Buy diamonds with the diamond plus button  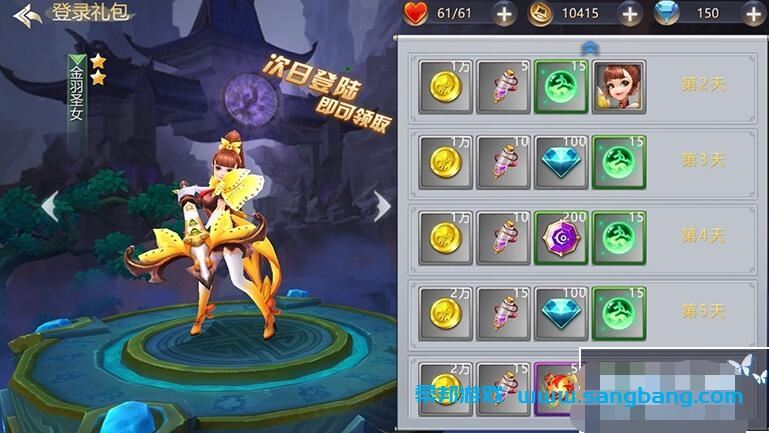pyautogui.click(x=752, y=14)
